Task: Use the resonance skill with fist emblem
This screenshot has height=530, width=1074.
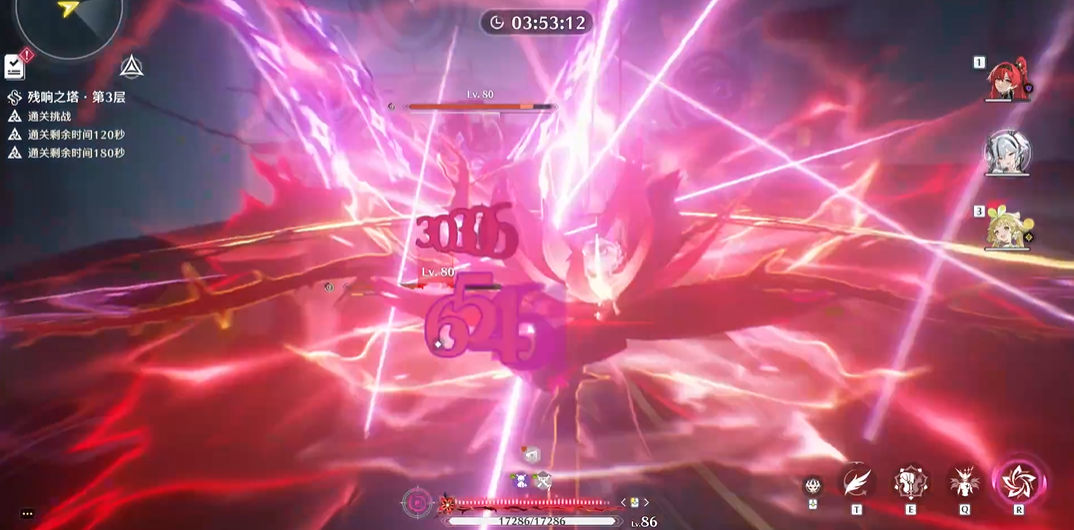Action: click(910, 483)
